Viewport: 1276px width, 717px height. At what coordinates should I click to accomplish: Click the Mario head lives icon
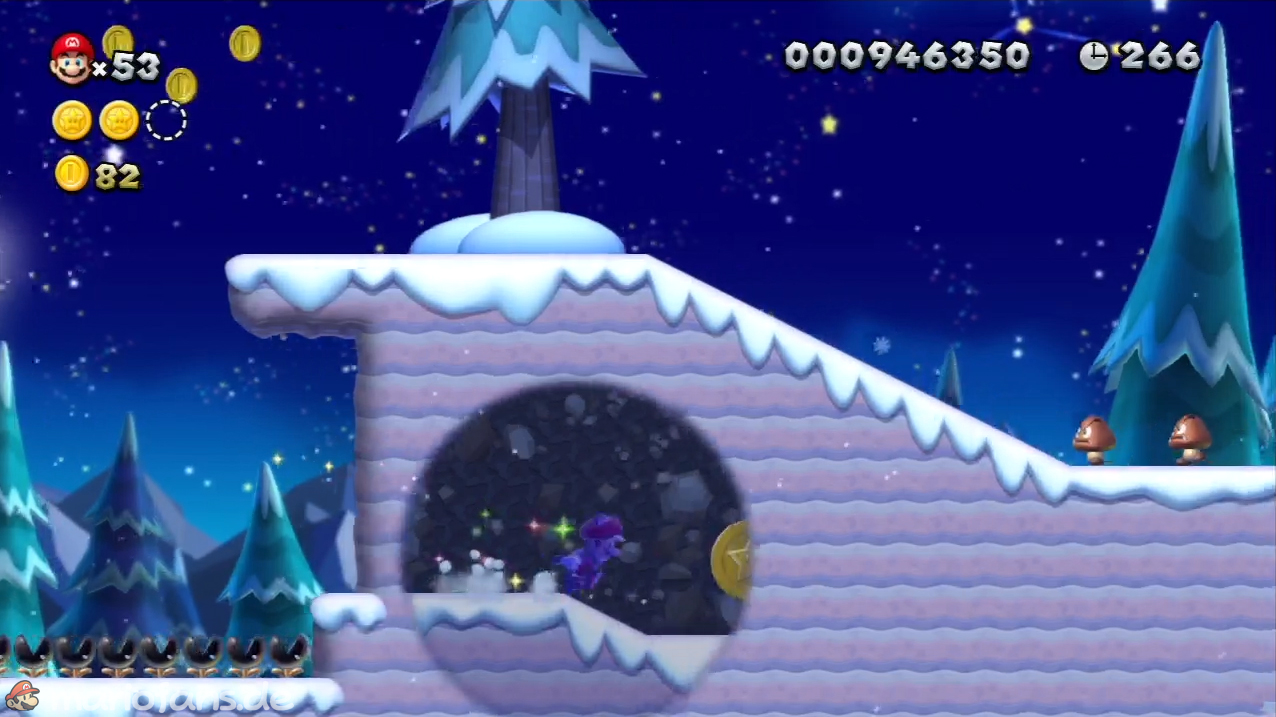71,59
